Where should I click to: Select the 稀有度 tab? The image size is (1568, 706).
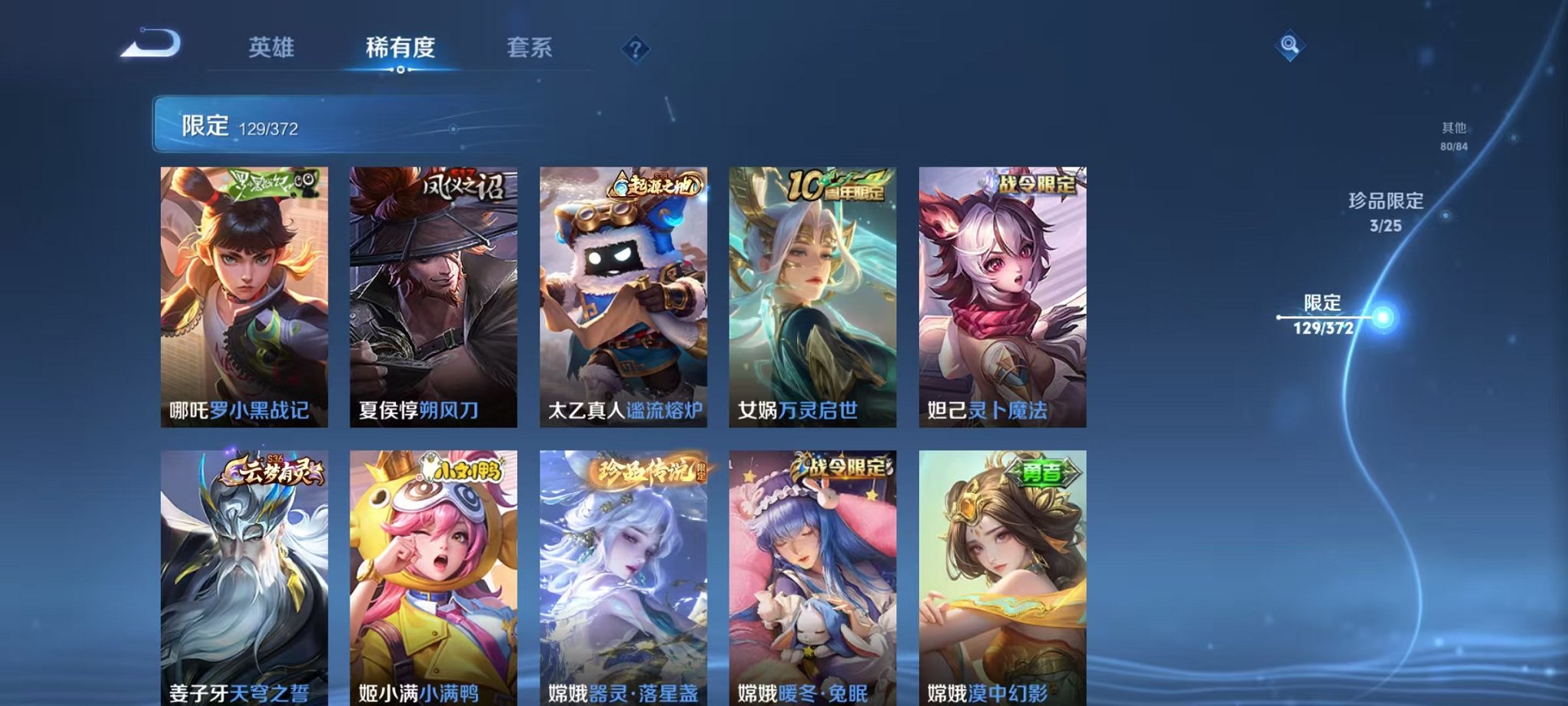pos(400,46)
